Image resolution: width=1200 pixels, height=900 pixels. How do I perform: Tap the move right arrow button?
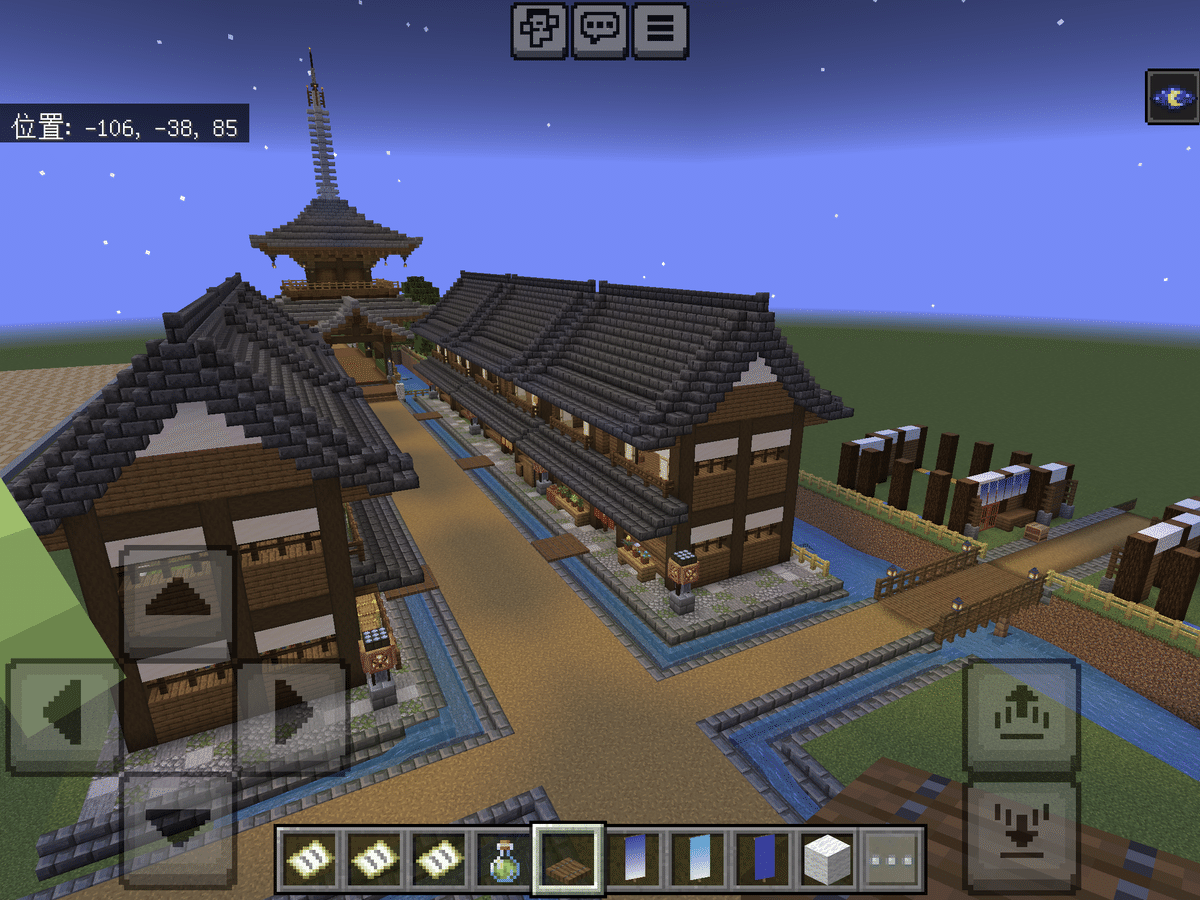coord(292,715)
